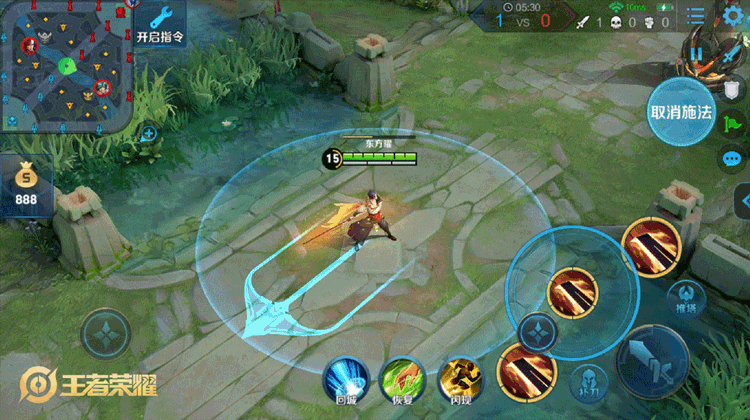Open the chat bubble quick messages
The image size is (750, 420).
732,158
